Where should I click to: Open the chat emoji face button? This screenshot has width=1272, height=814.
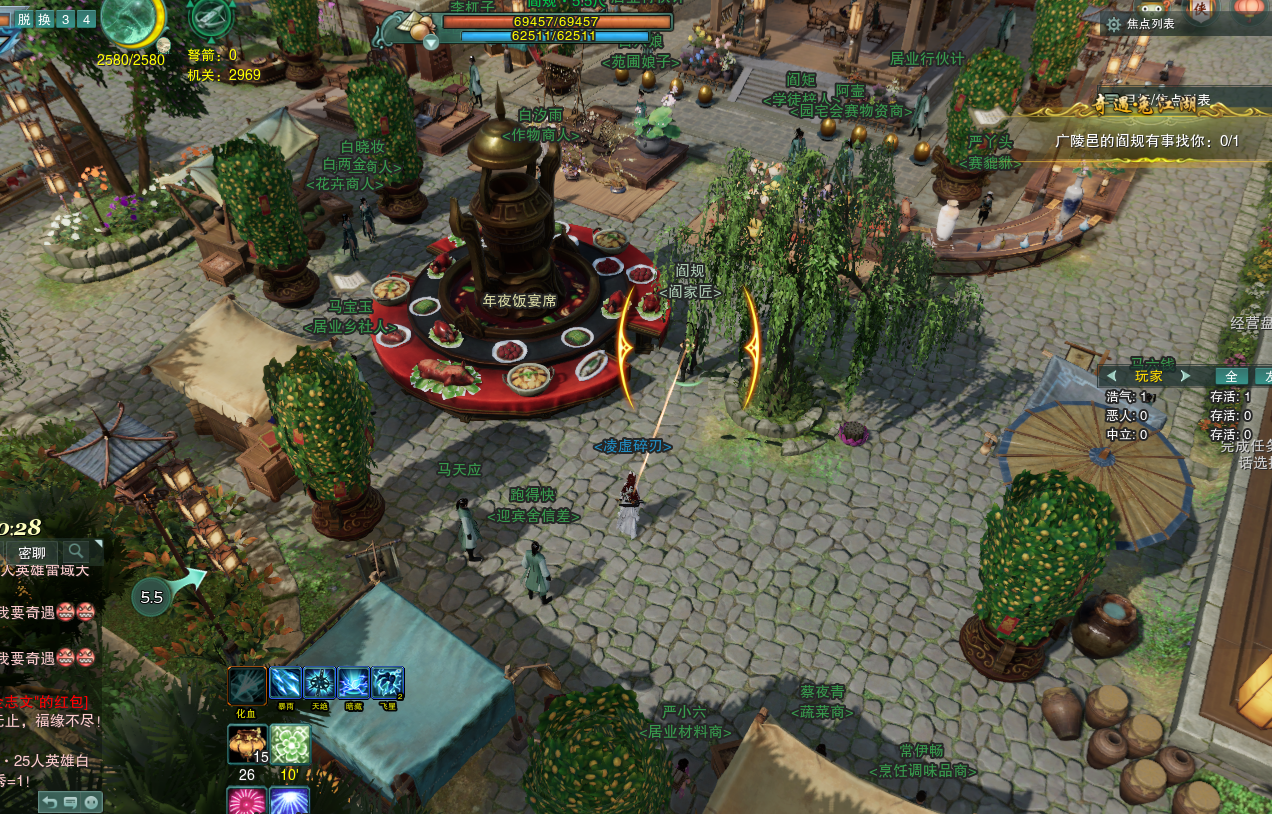tap(91, 802)
